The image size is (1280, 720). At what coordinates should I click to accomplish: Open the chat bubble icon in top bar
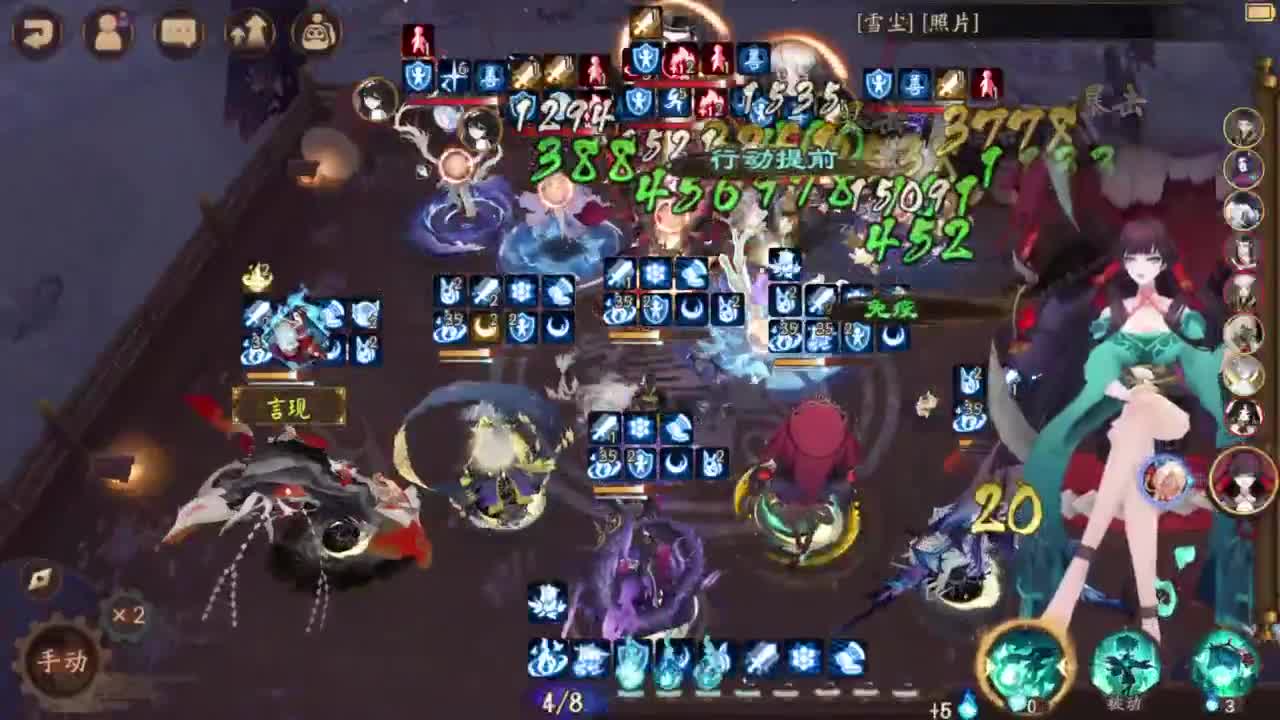tap(180, 33)
